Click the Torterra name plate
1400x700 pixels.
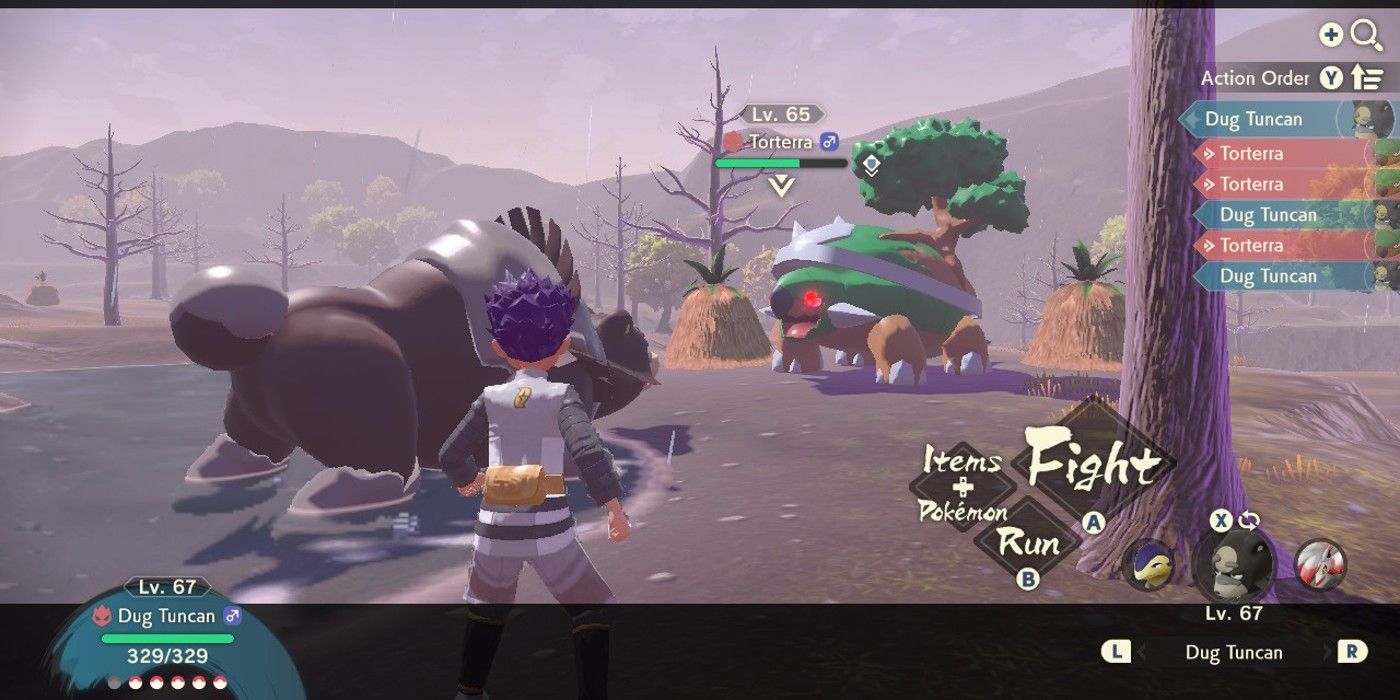click(x=782, y=142)
